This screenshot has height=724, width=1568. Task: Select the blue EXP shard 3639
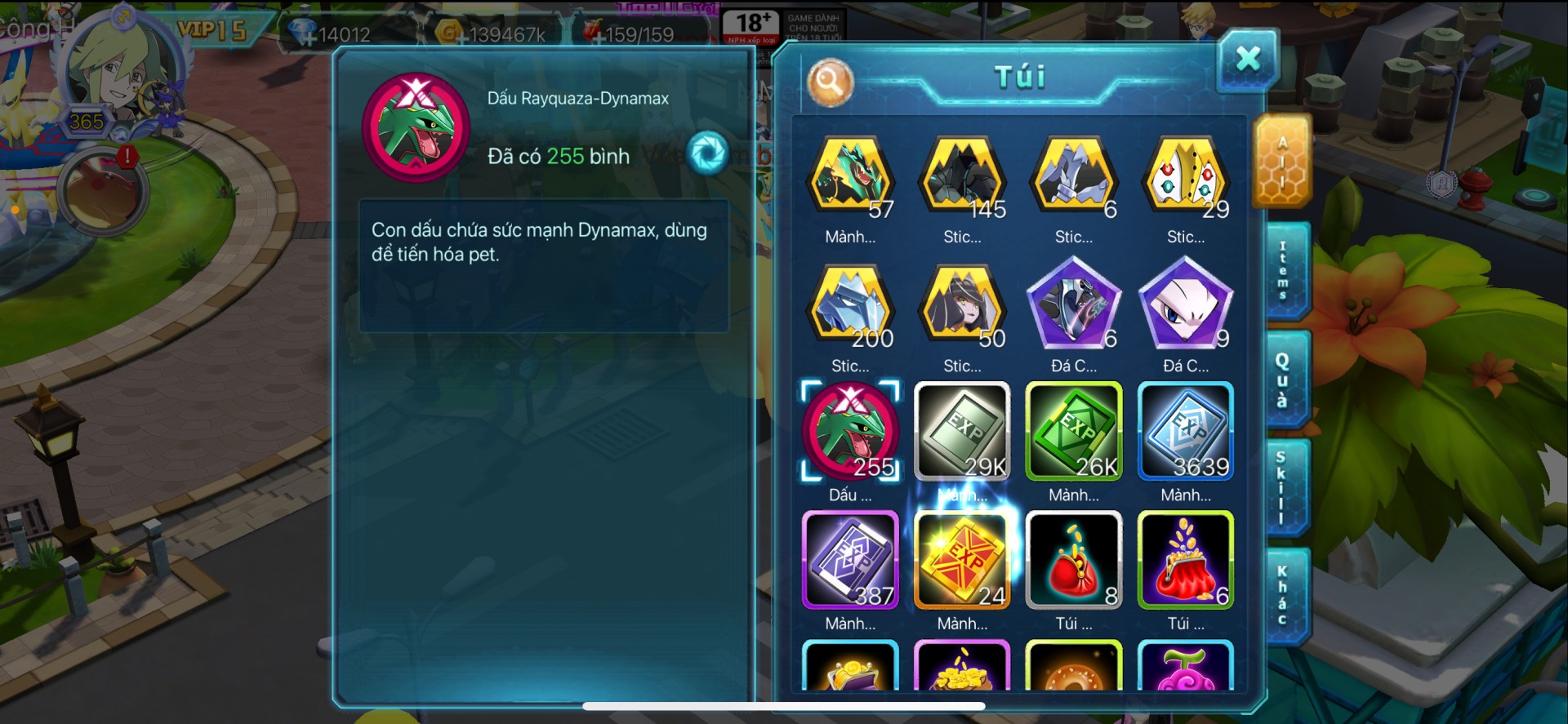[x=1186, y=431]
